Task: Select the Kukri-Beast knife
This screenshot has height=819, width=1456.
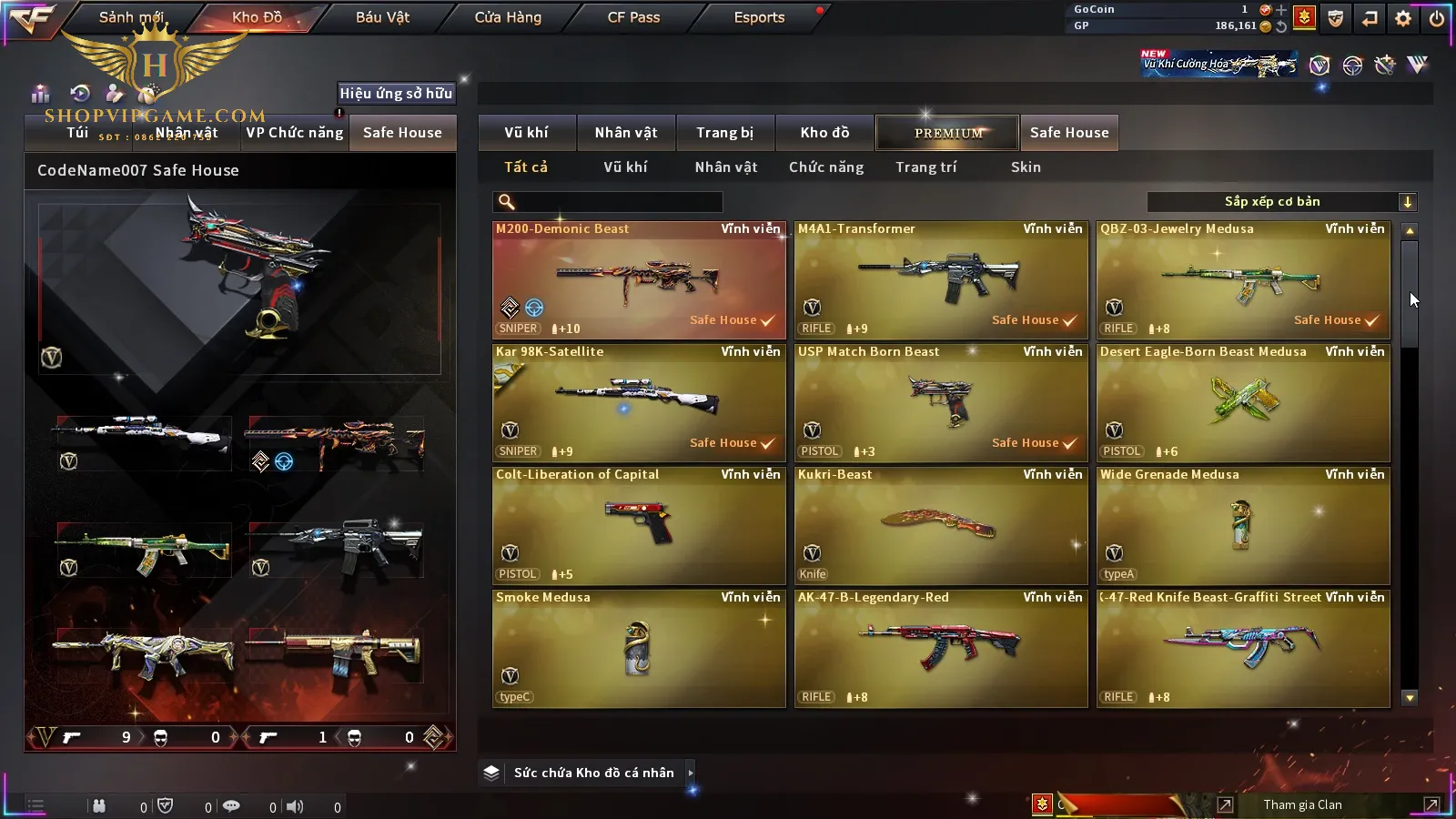Action: point(941,526)
